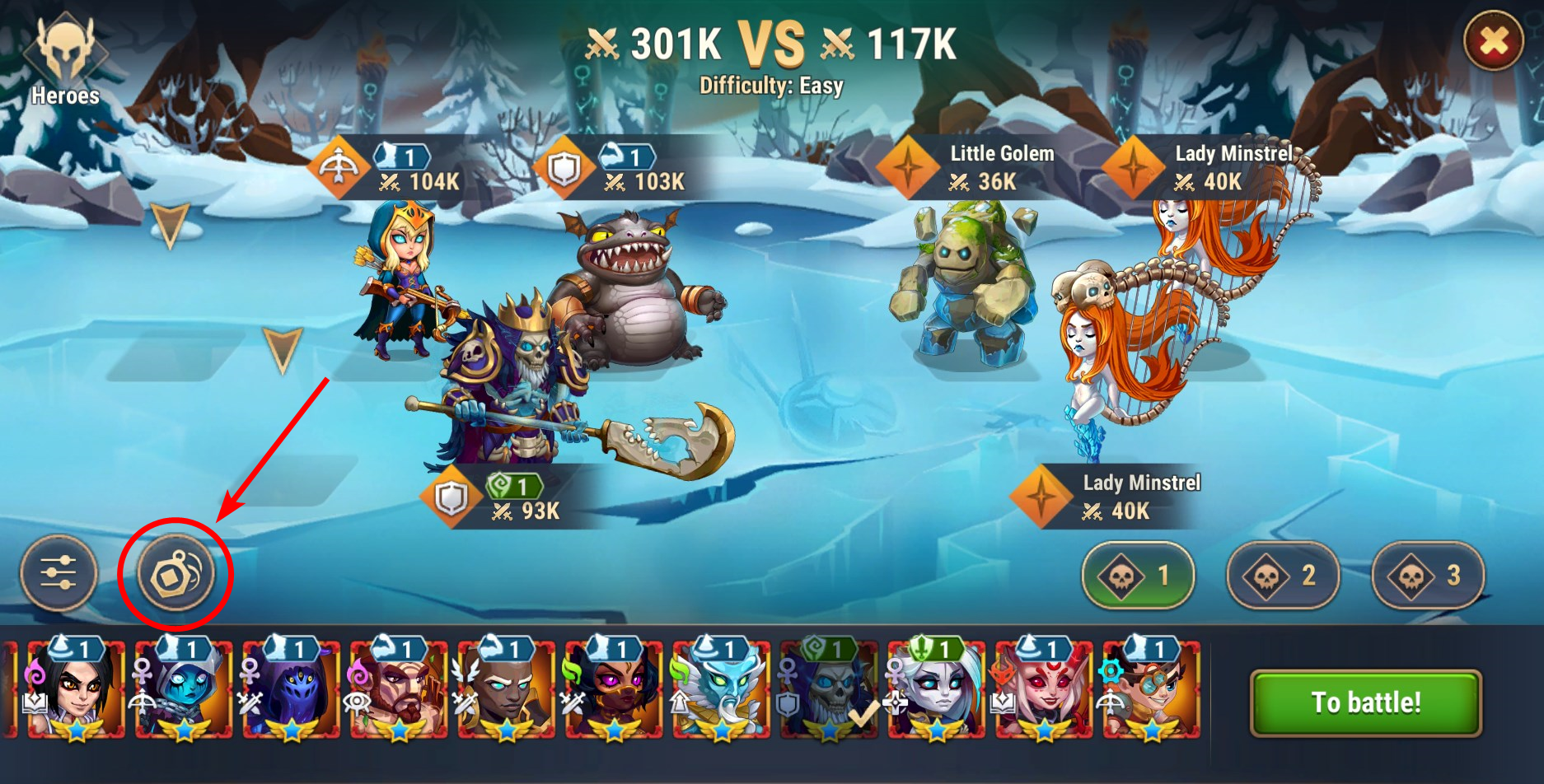Select enemy wave 1 skull button
Image resolution: width=1544 pixels, height=784 pixels.
click(x=1138, y=576)
